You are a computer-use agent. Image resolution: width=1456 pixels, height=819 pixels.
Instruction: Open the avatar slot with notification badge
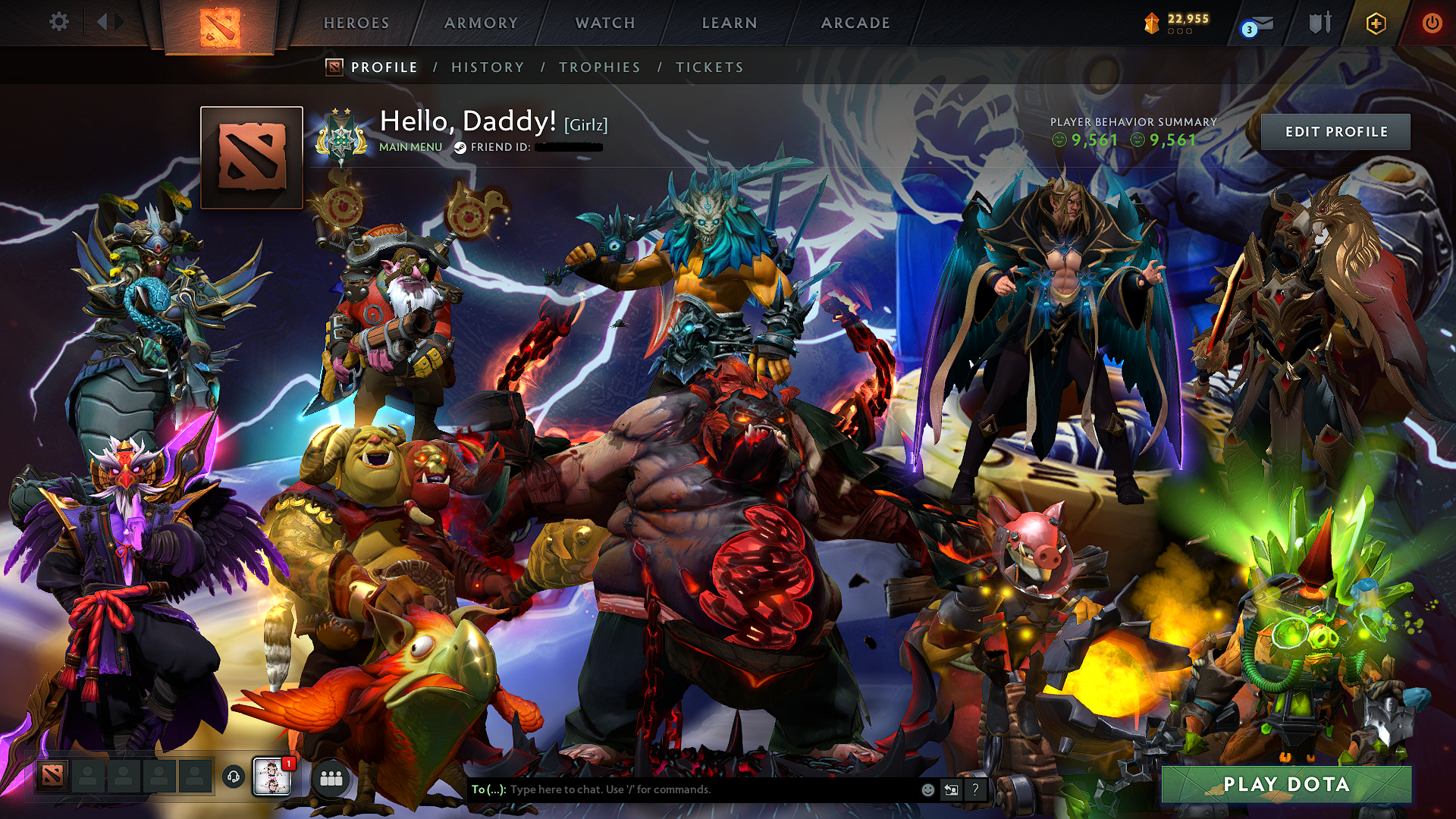pos(271,778)
